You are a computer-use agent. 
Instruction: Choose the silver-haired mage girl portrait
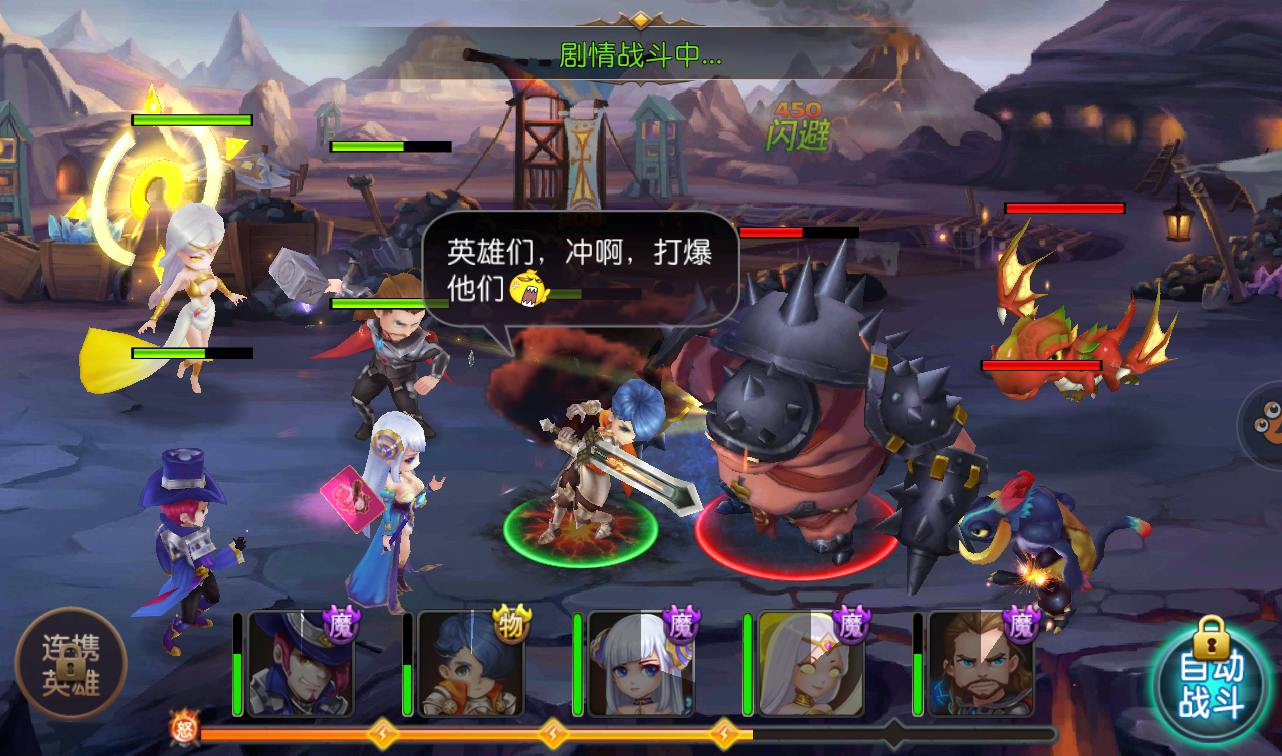(640, 665)
